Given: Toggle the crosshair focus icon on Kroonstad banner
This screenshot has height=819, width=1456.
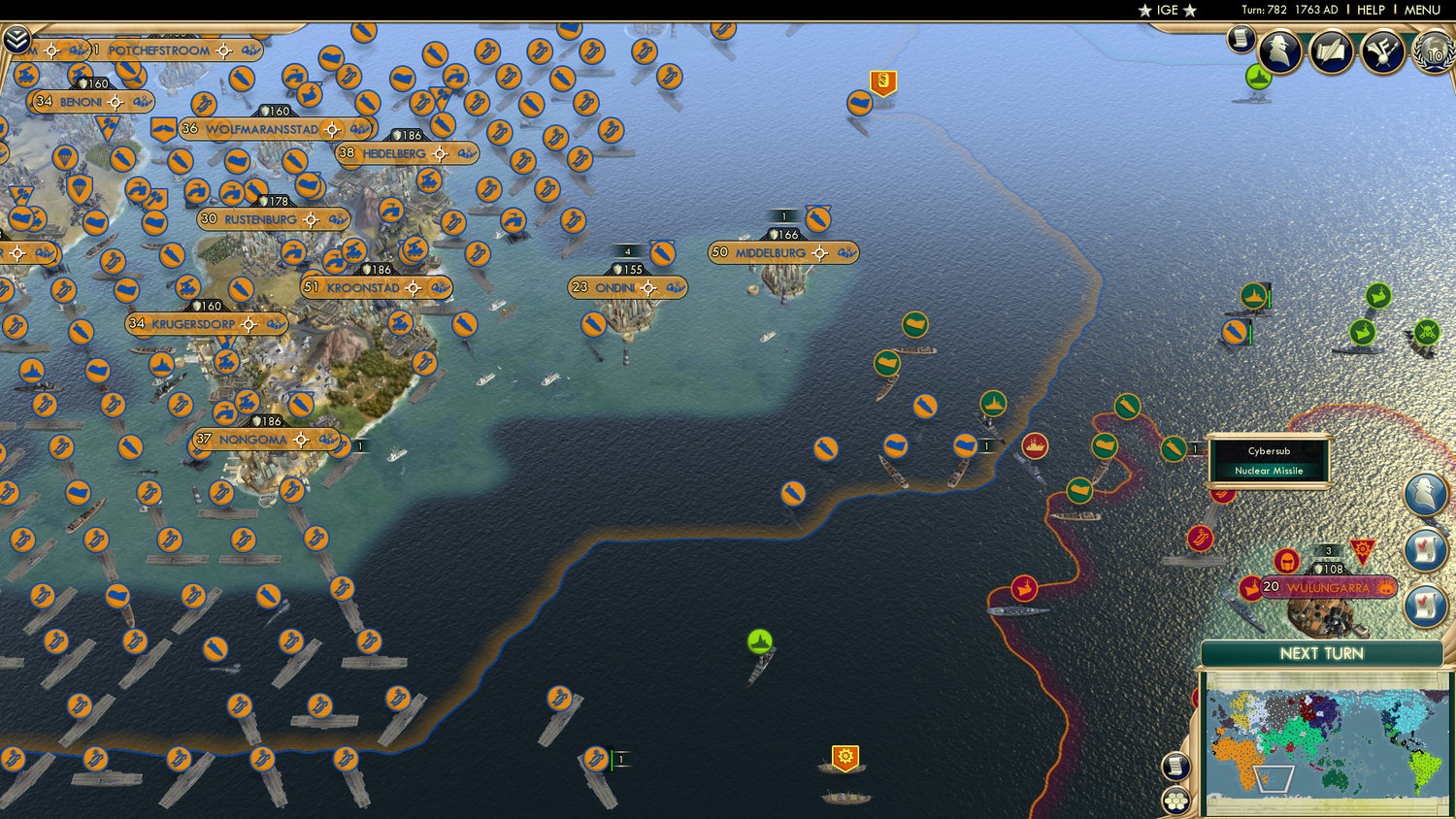Looking at the screenshot, I should click(414, 287).
